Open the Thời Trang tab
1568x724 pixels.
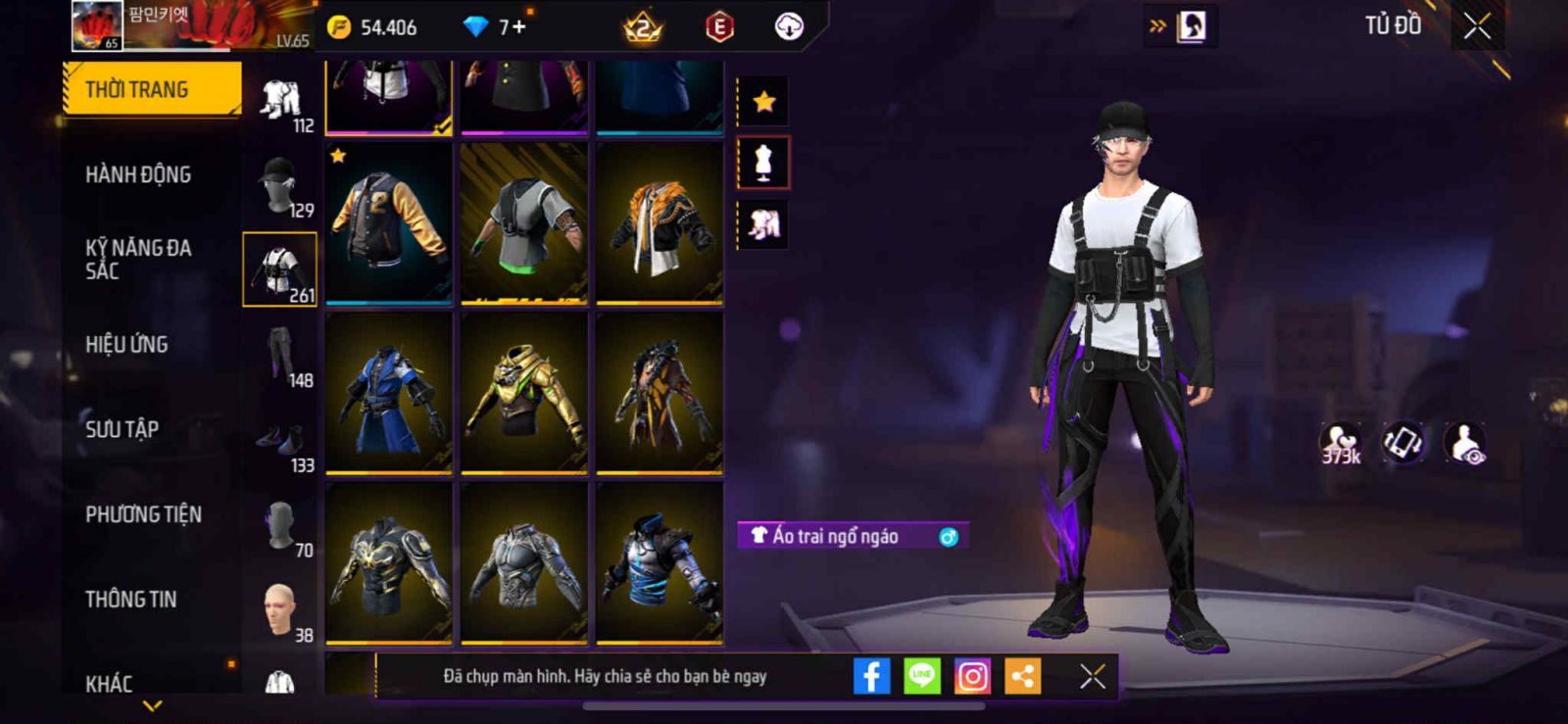pyautogui.click(x=151, y=90)
